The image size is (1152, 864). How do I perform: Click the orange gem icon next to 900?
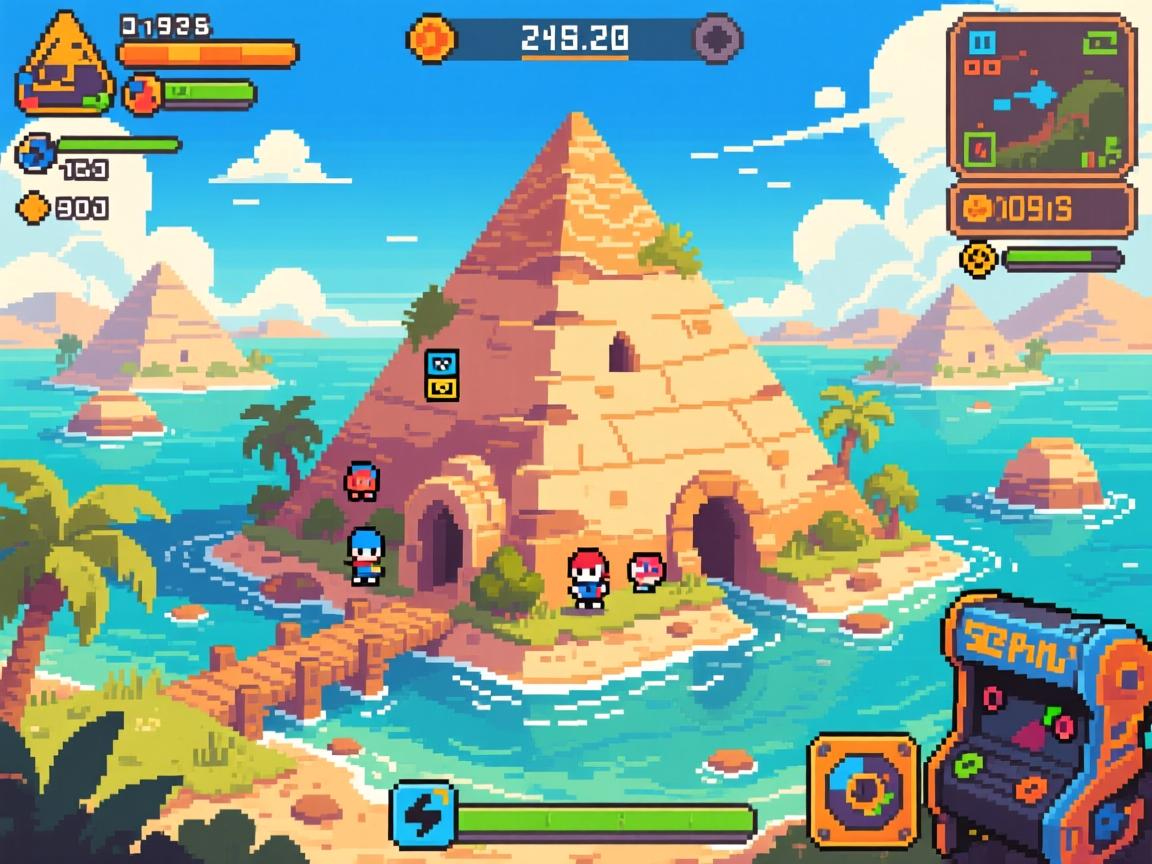tap(35, 207)
